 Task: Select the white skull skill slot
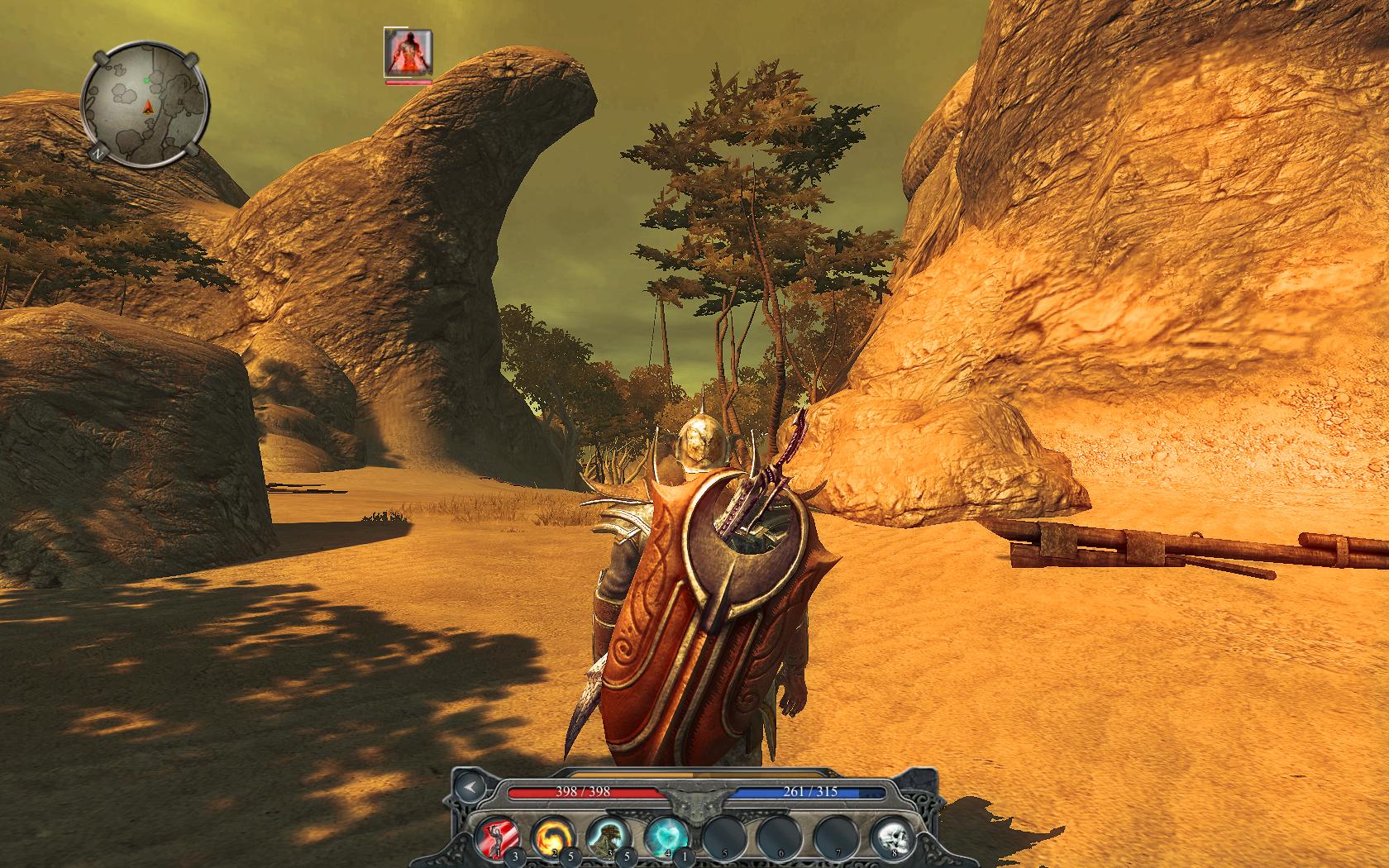click(890, 838)
